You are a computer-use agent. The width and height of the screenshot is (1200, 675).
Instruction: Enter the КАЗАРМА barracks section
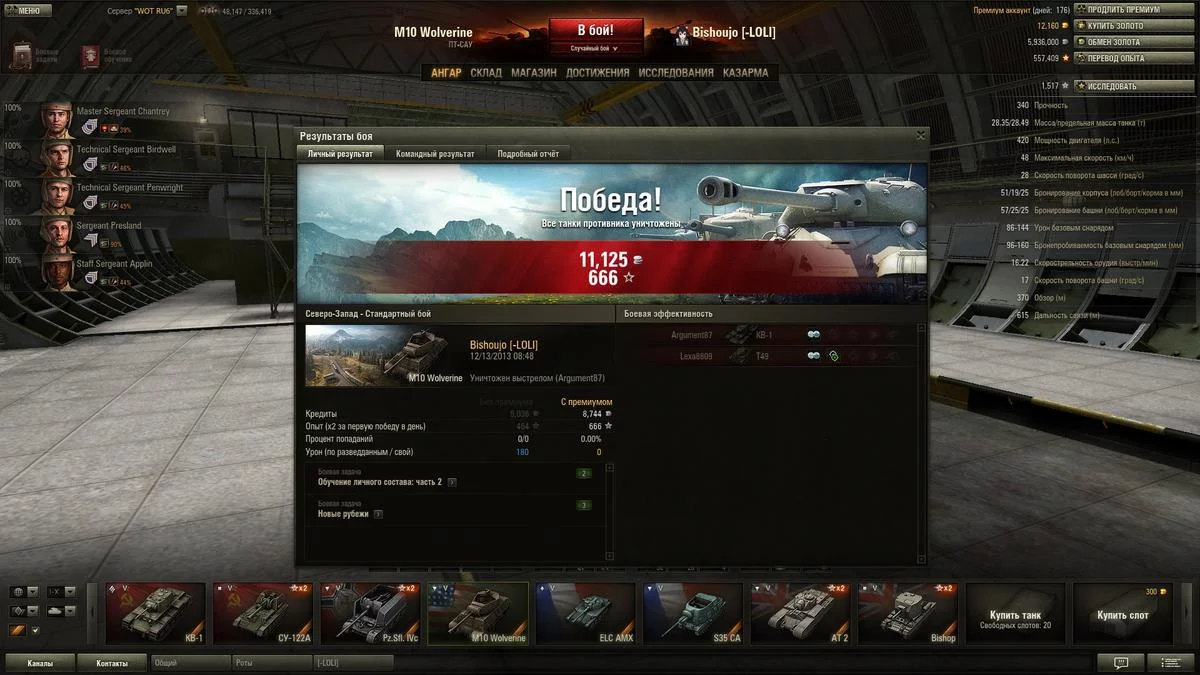pyautogui.click(x=745, y=73)
